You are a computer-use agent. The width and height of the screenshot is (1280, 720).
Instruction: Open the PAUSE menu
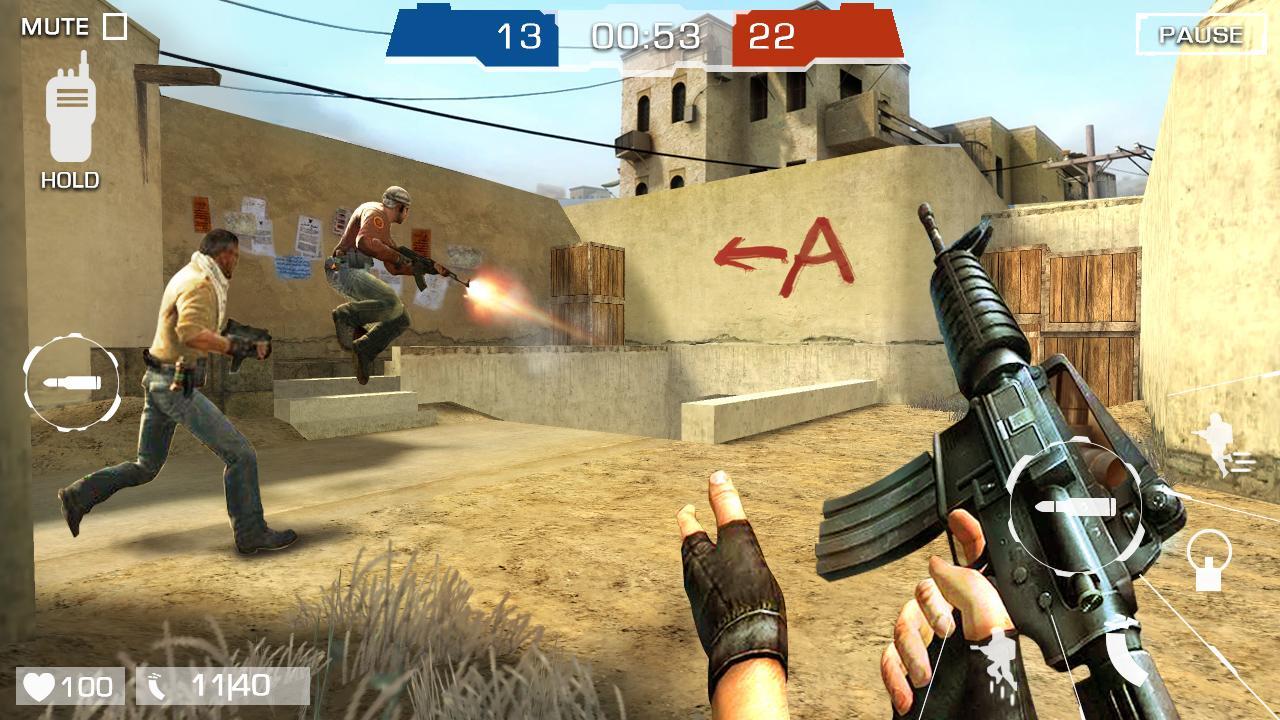(1200, 33)
